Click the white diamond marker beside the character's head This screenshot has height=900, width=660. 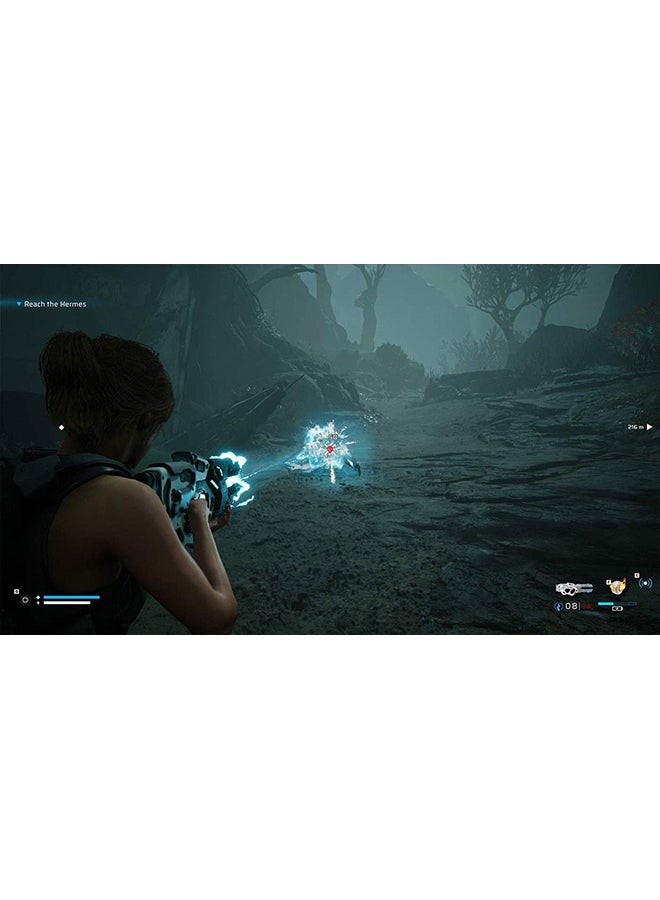point(61,427)
